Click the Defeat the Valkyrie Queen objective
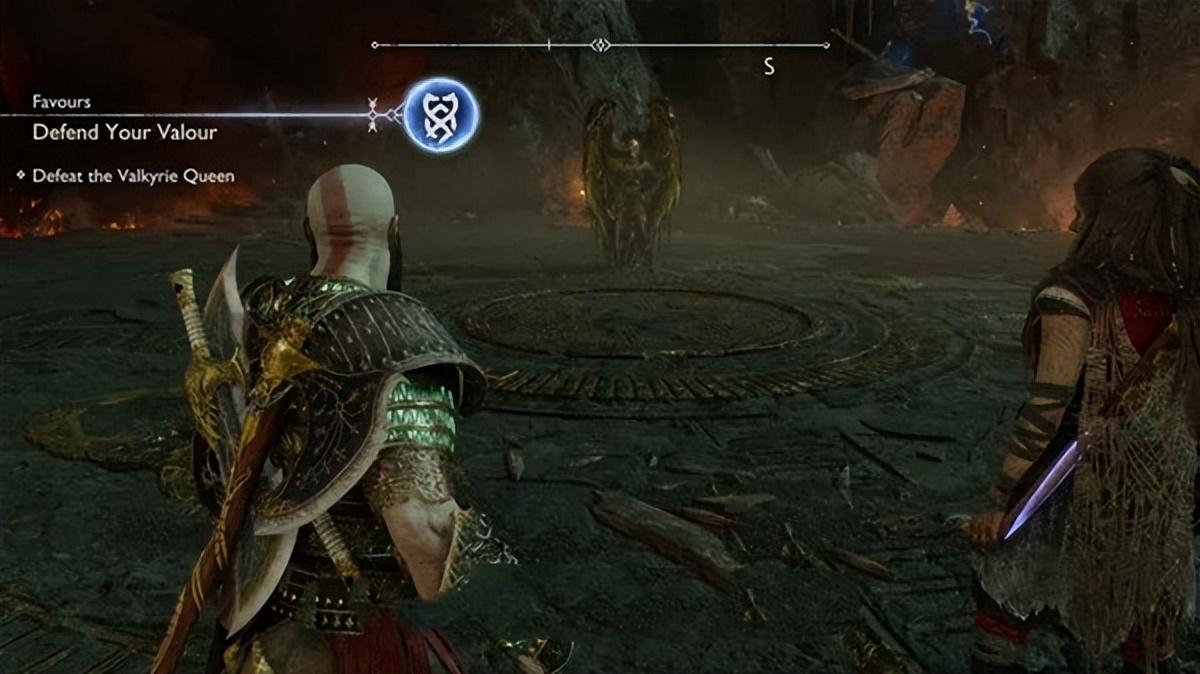1200x674 pixels. coord(133,176)
